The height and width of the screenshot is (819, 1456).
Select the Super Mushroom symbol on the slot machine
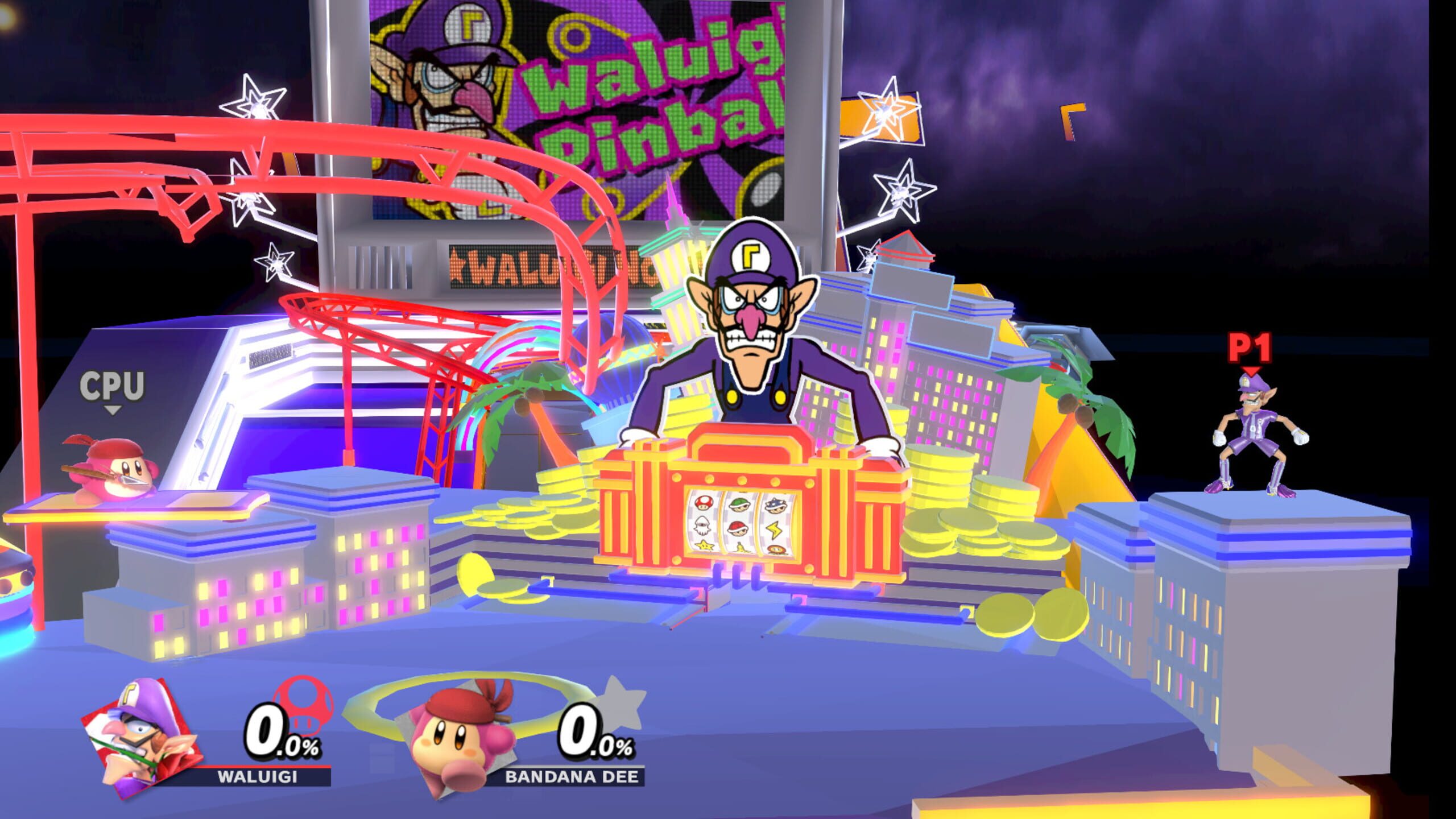click(x=704, y=503)
